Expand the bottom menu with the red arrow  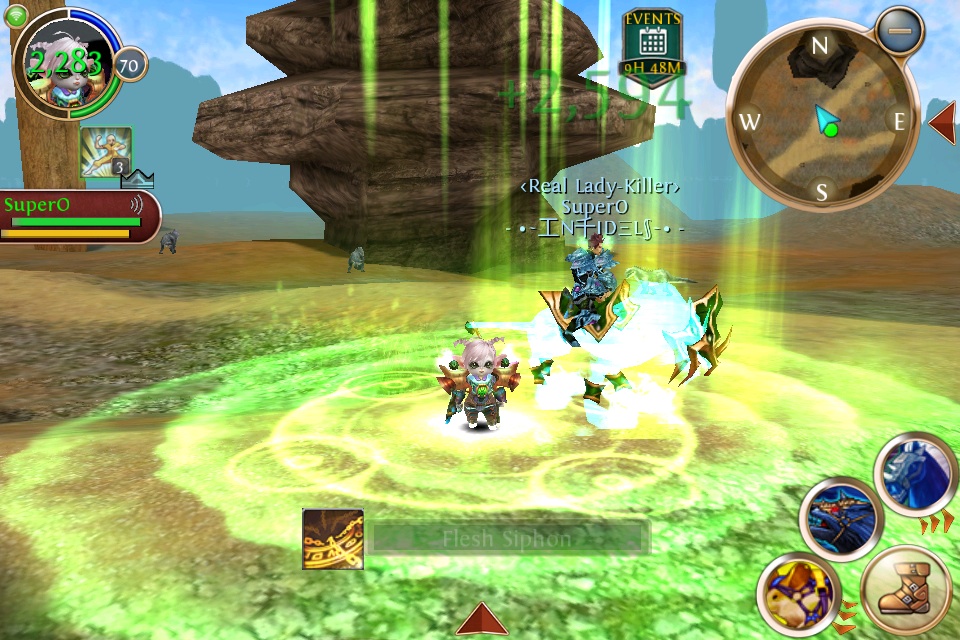click(x=481, y=619)
